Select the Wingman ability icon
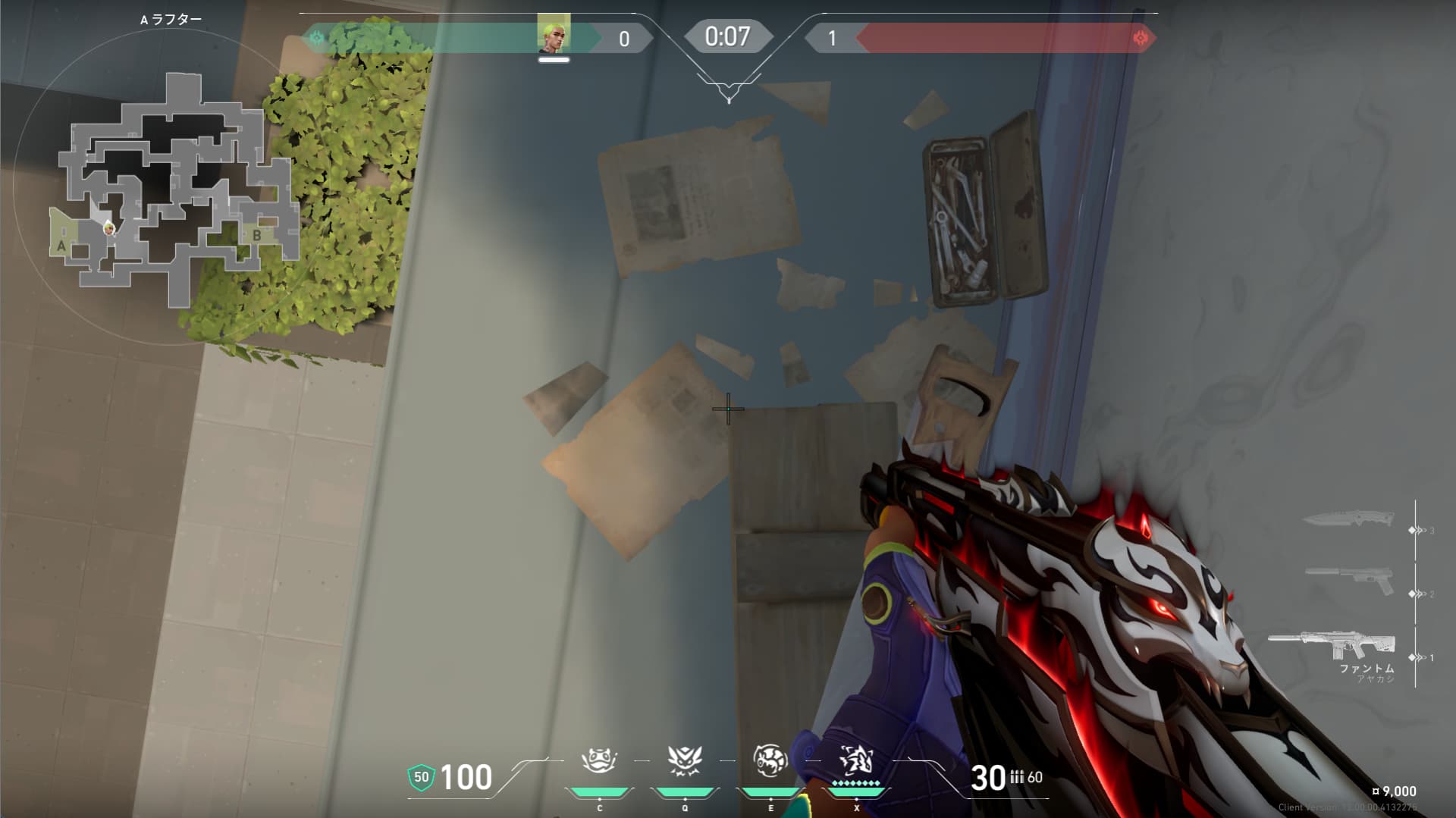The image size is (1456, 818). pyautogui.click(x=684, y=760)
